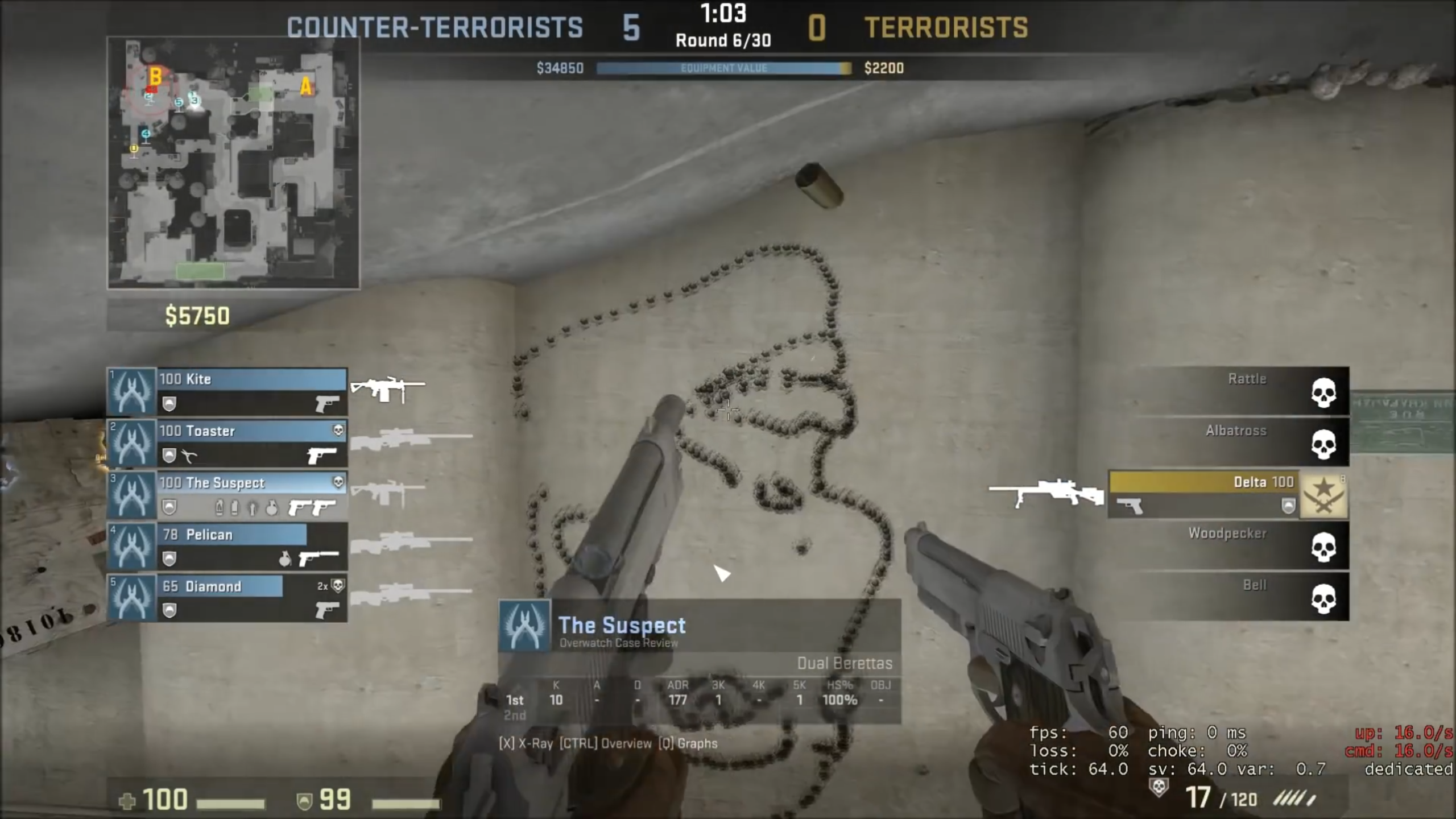Screen dimensions: 1456x819
Task: Select player Kite in the team list
Action: [227, 391]
